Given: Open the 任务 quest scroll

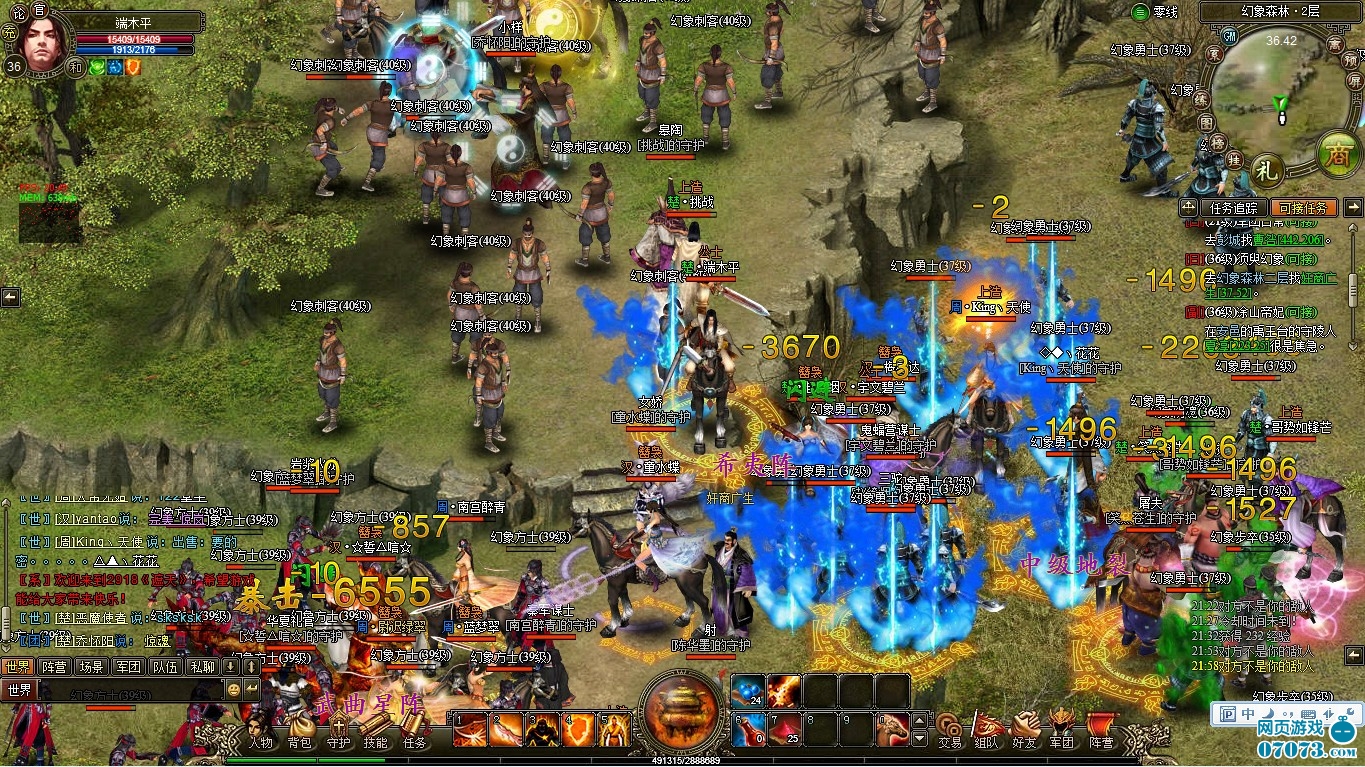Looking at the screenshot, I should click(414, 731).
